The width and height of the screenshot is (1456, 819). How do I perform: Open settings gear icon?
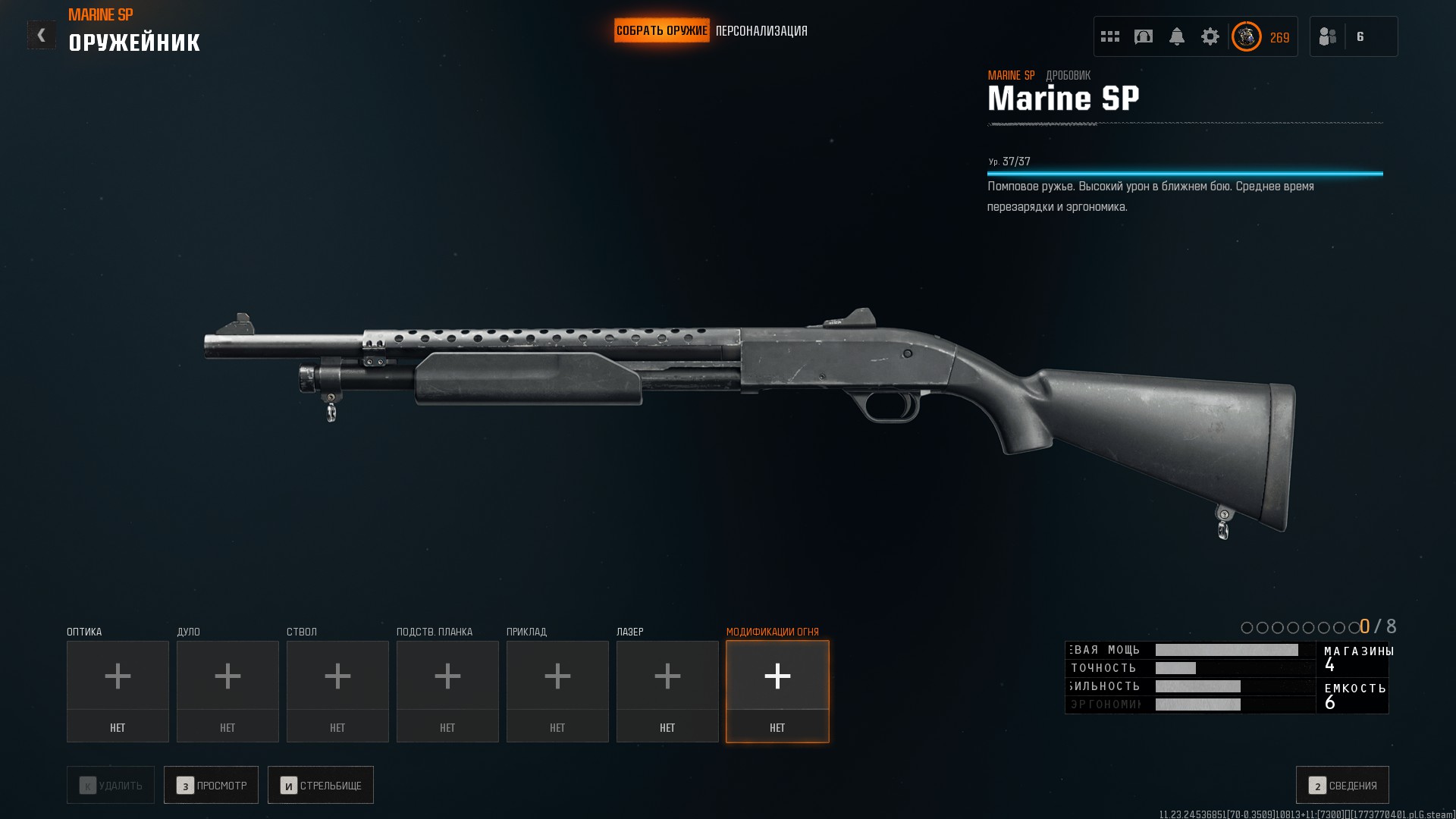coord(1210,36)
